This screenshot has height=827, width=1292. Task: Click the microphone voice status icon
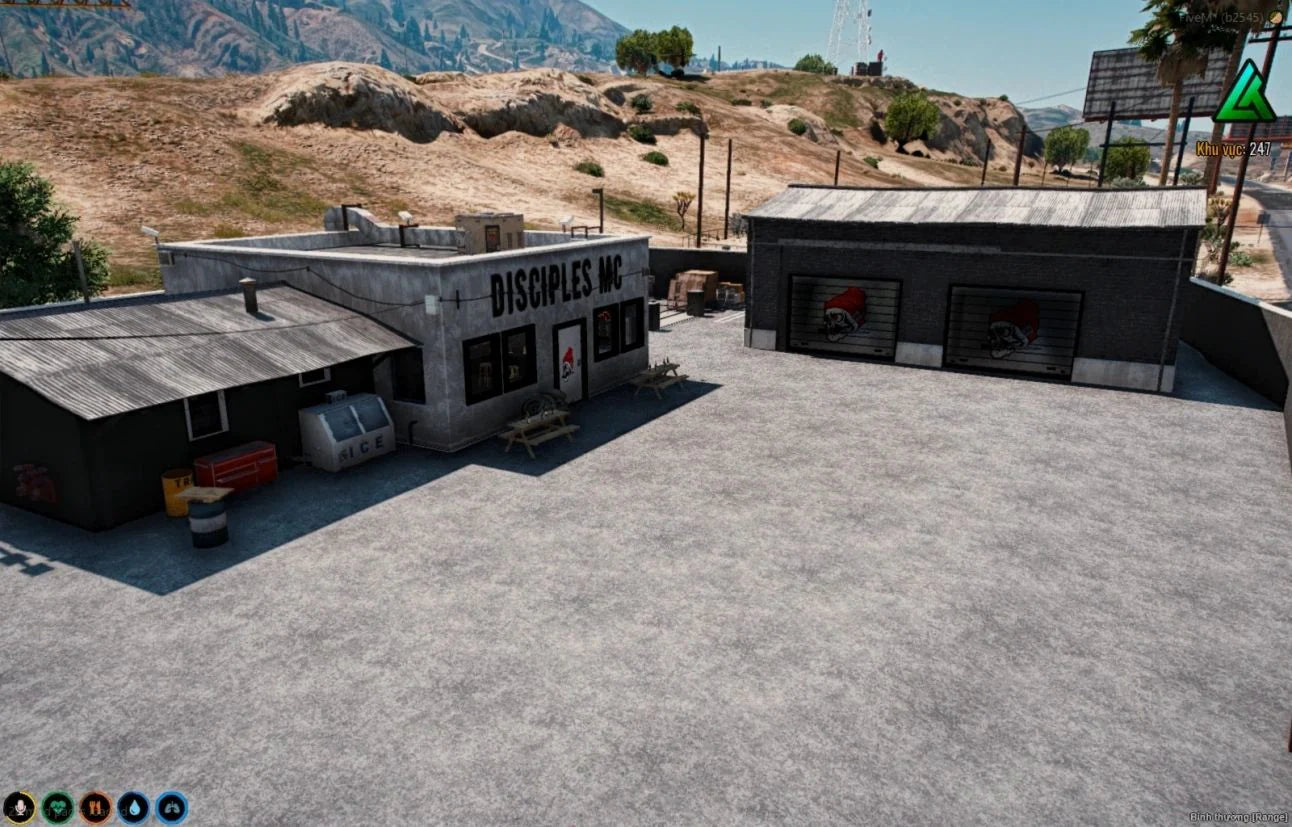(19, 807)
